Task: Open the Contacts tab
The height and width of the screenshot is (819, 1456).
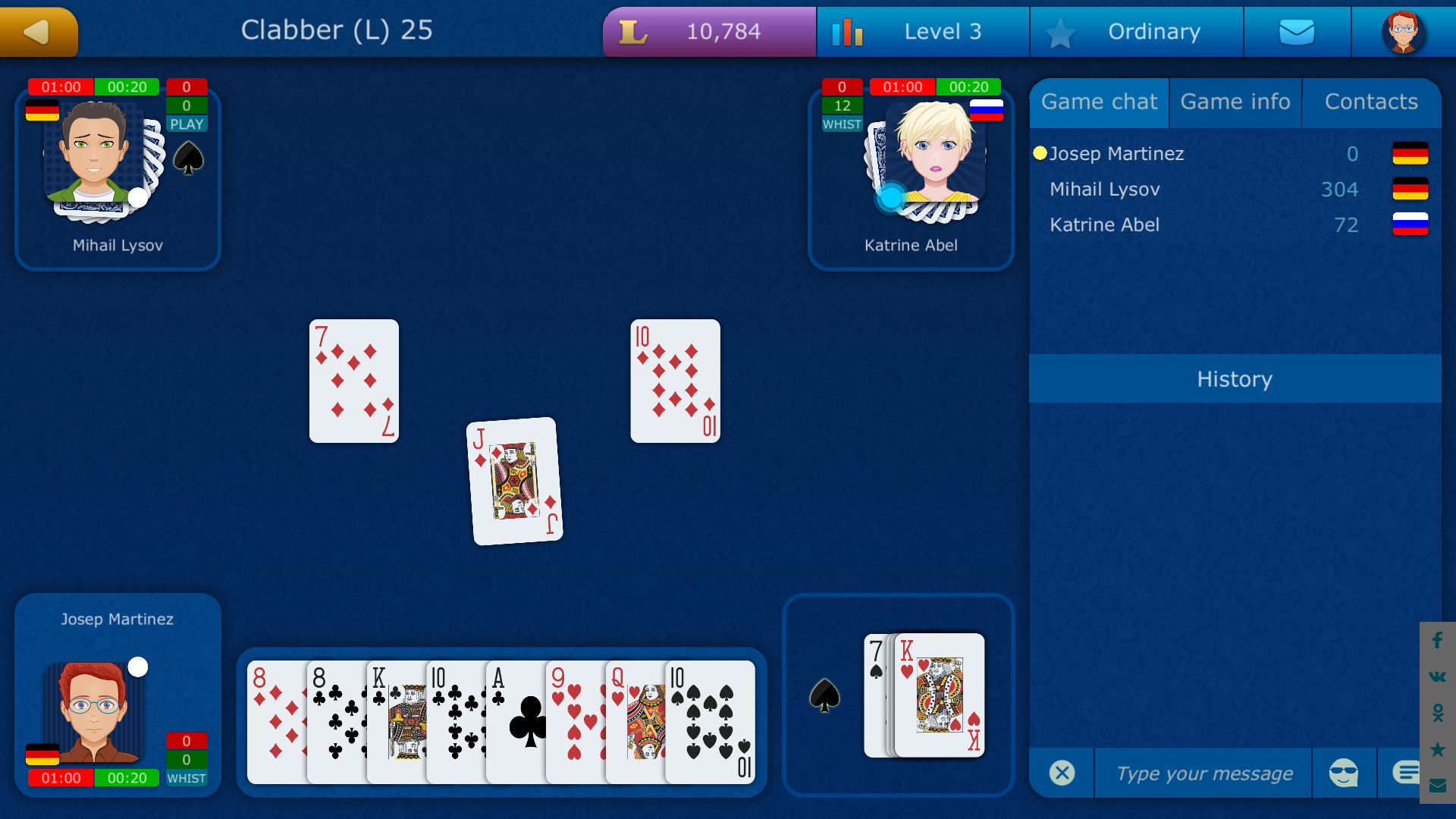Action: [x=1370, y=102]
